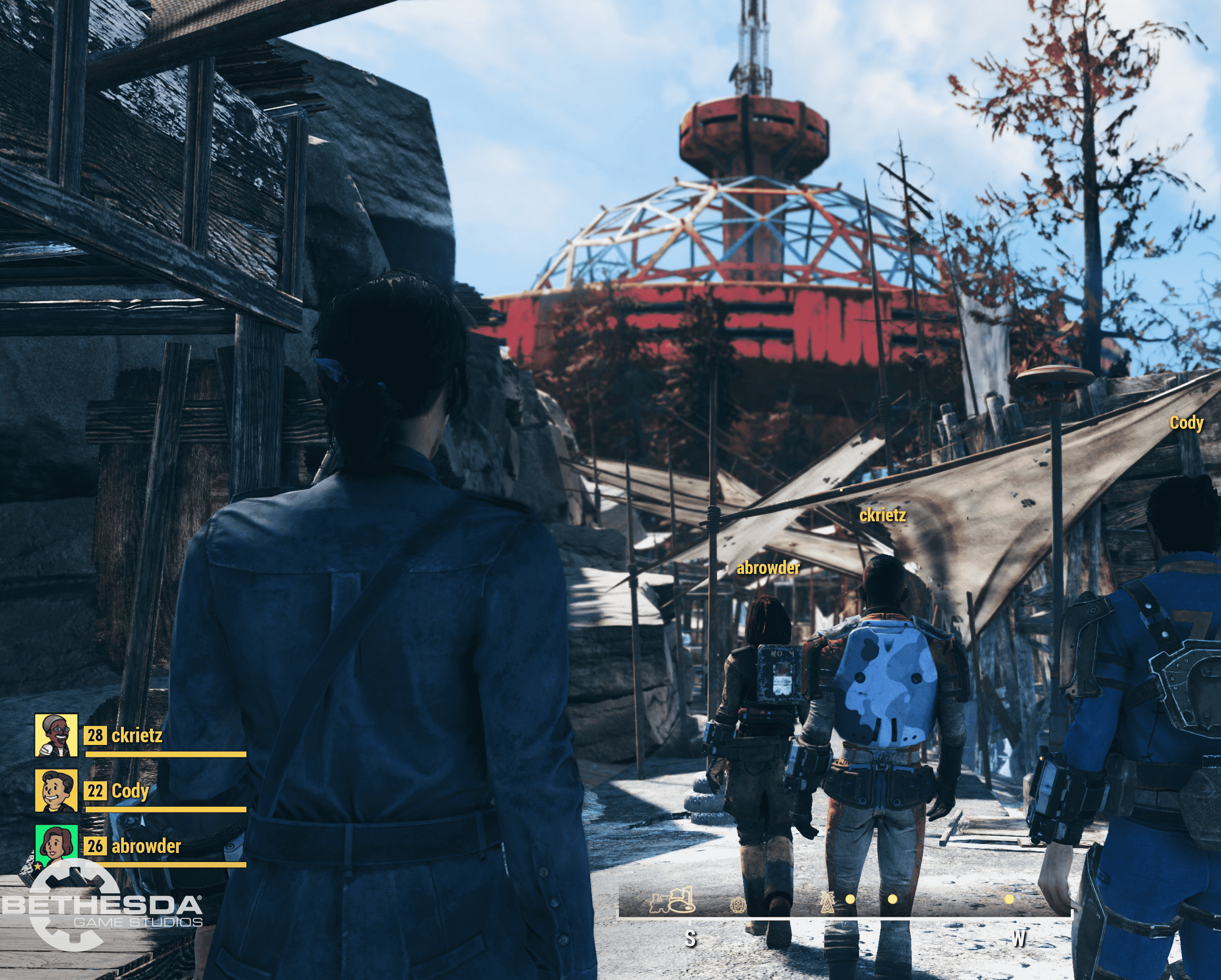This screenshot has width=1221, height=980.
Task: Click Cody's Vault Boy team portrait
Action: 56,790
